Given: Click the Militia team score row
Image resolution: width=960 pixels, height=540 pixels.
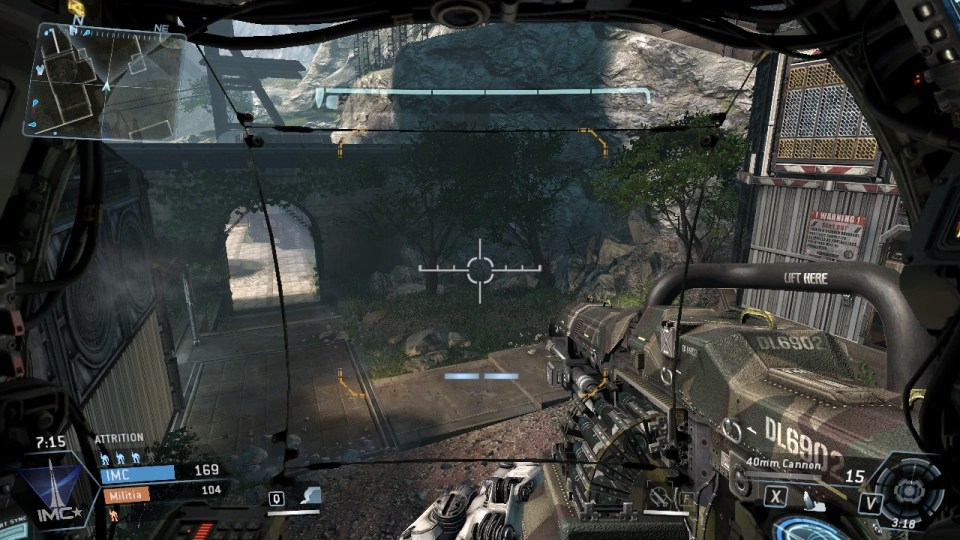Looking at the screenshot, I should (158, 492).
